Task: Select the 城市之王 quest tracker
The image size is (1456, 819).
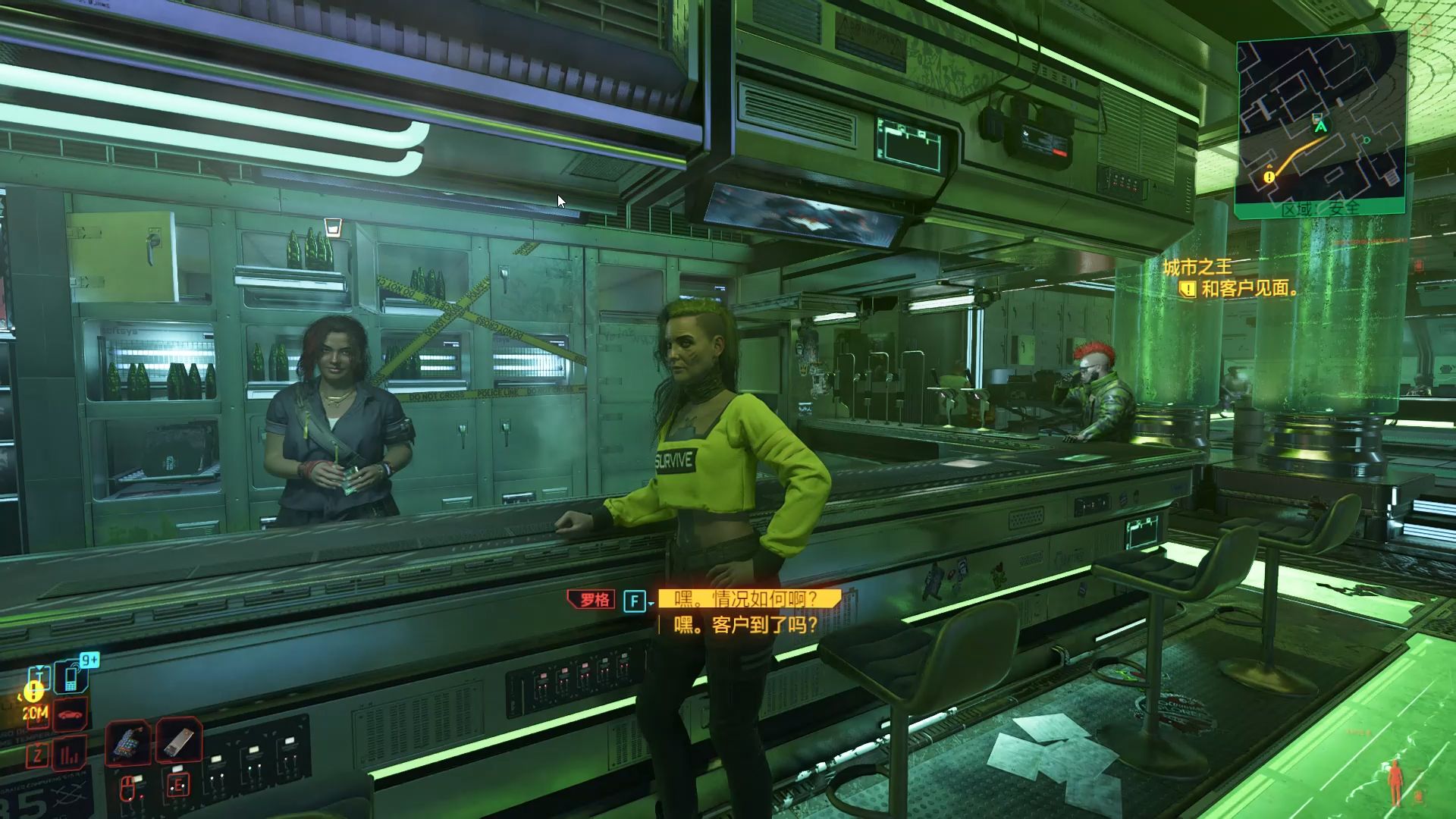Action: pos(1197,267)
